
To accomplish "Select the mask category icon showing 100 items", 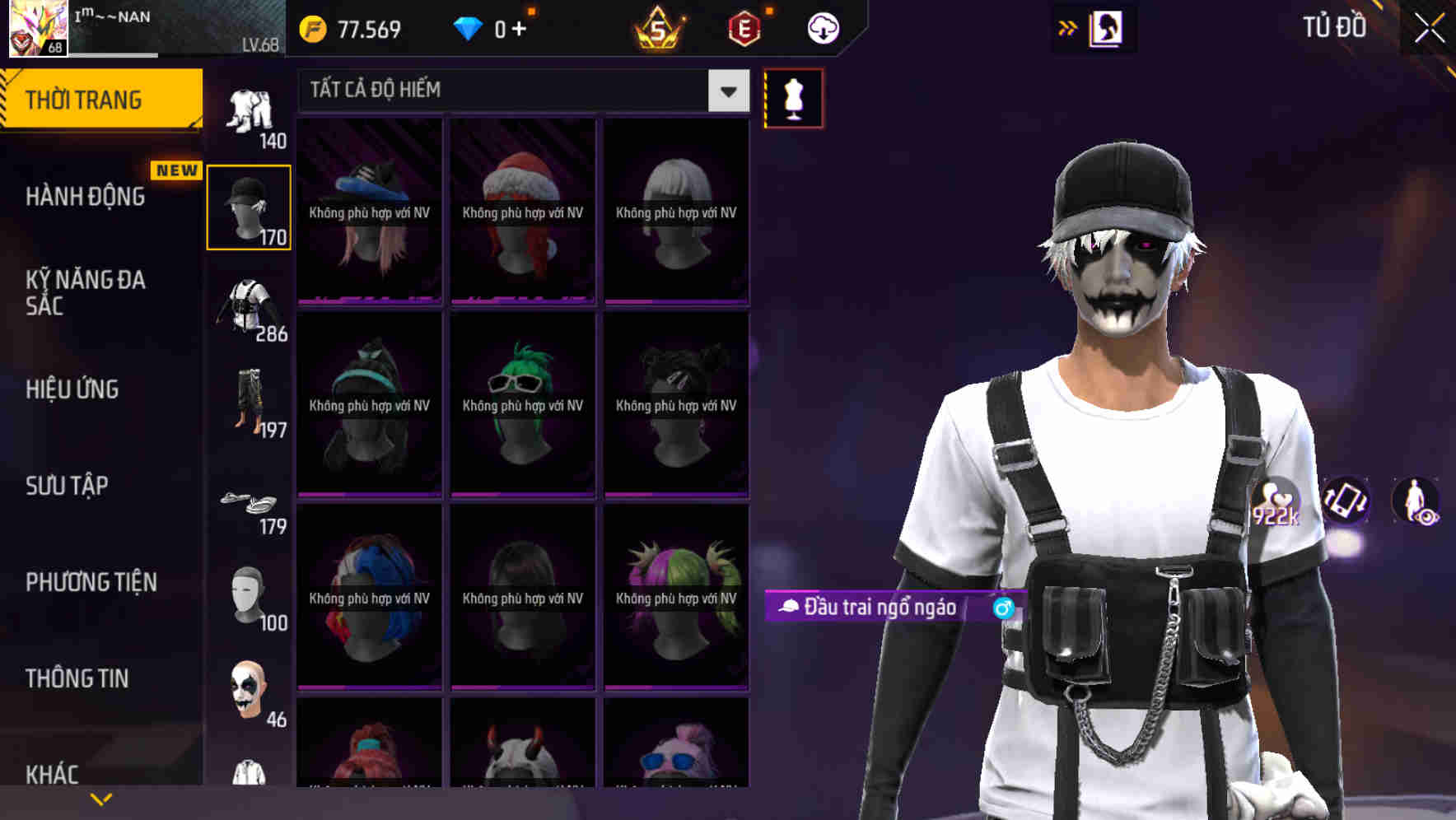I will [247, 593].
